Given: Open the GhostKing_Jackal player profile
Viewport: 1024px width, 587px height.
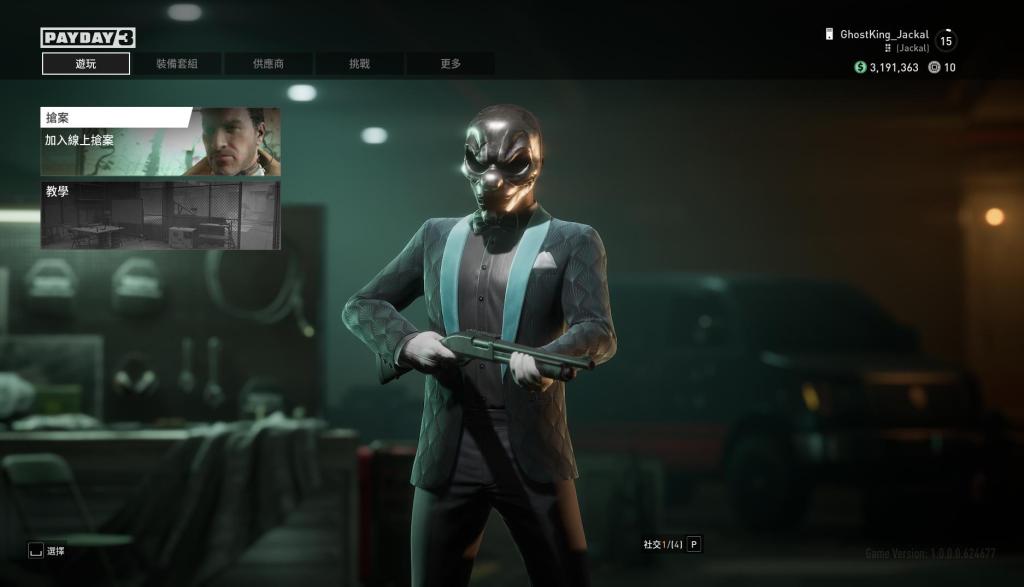Looking at the screenshot, I should coord(884,35).
